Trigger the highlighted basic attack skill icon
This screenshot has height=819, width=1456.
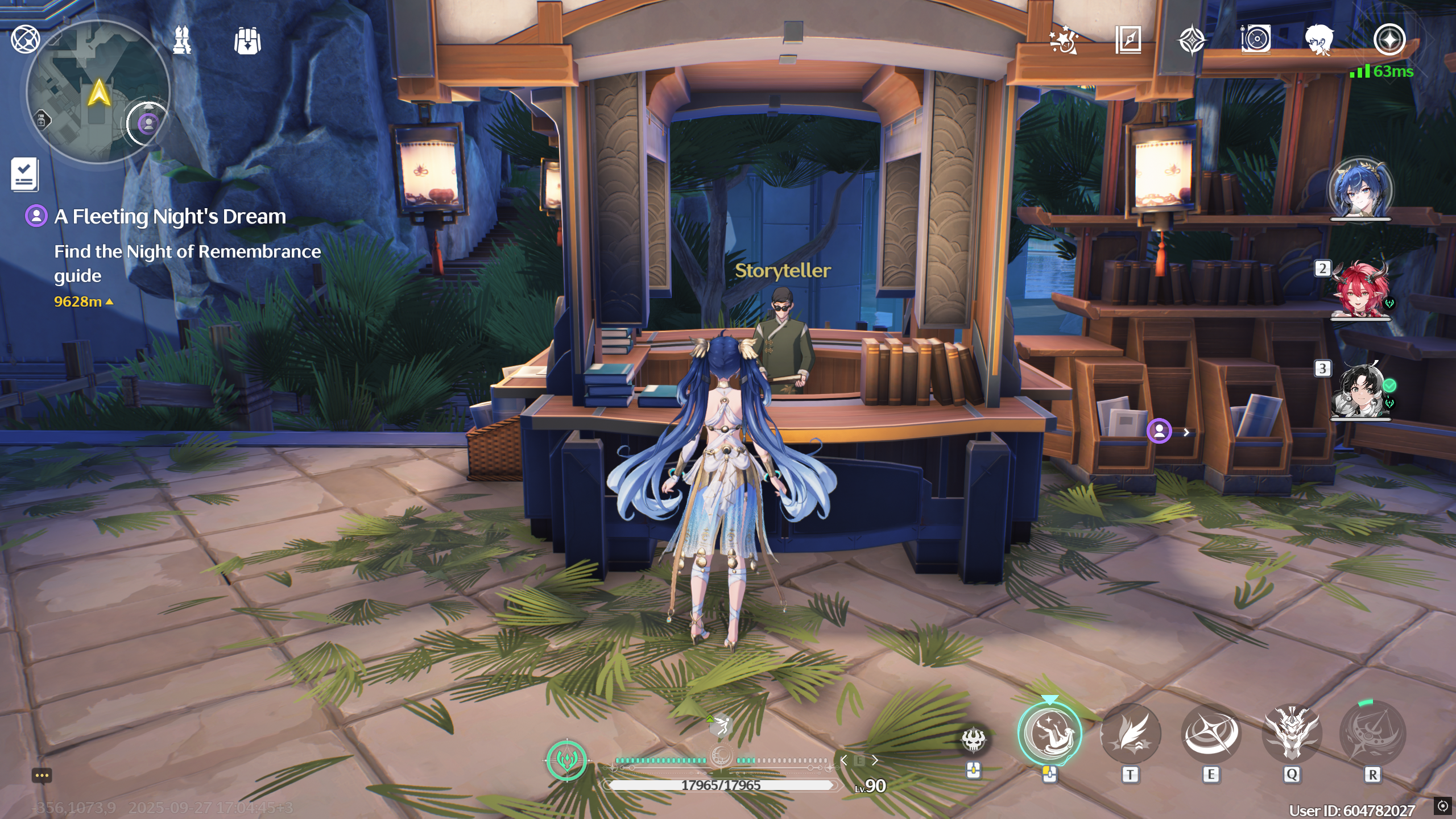tap(1049, 734)
